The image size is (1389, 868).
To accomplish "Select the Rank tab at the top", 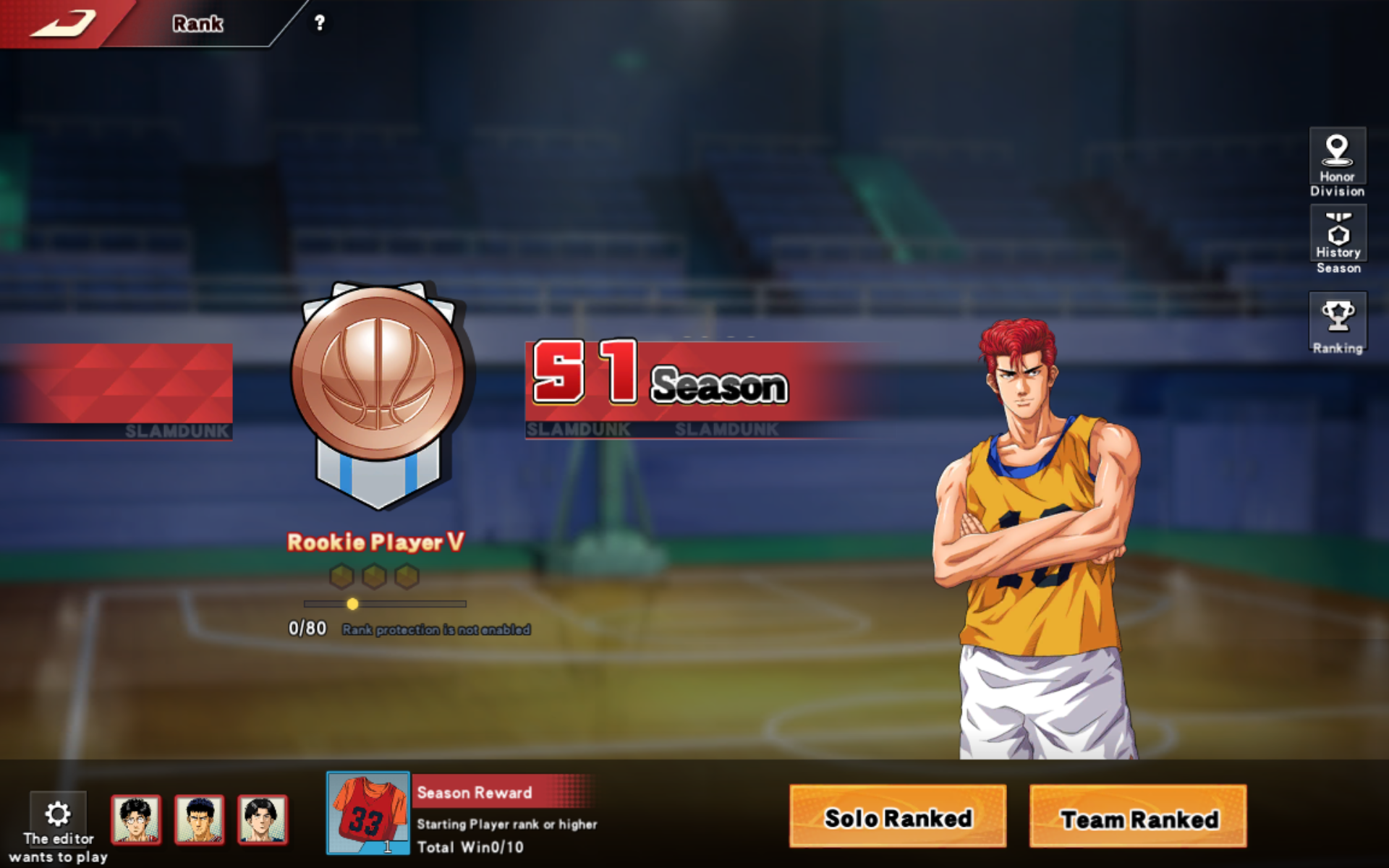I will [197, 23].
